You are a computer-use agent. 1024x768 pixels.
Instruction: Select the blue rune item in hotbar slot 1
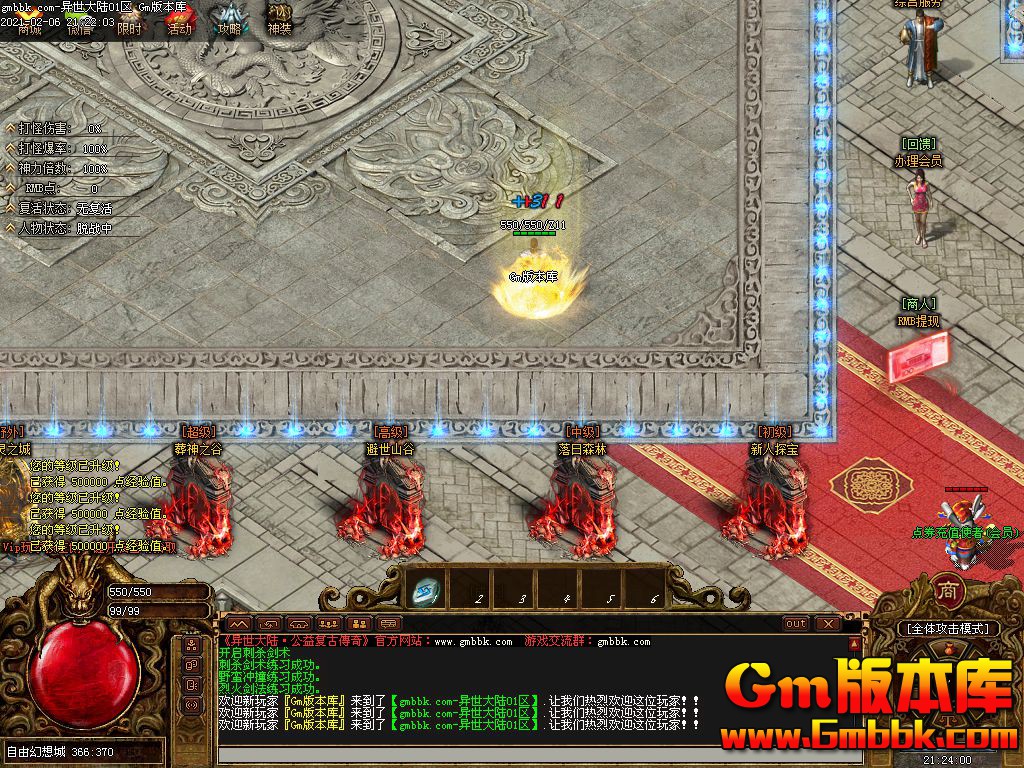click(427, 592)
